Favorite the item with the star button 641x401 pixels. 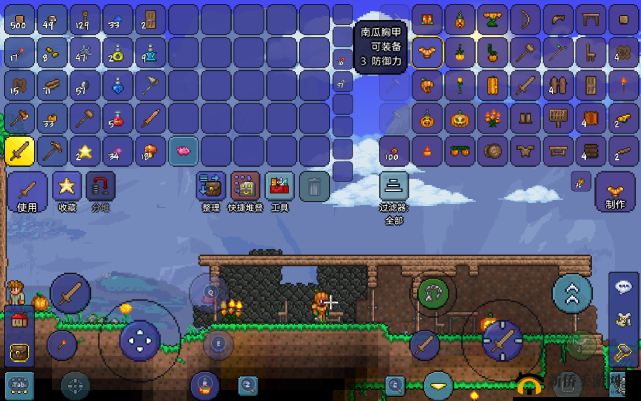[x=67, y=189]
